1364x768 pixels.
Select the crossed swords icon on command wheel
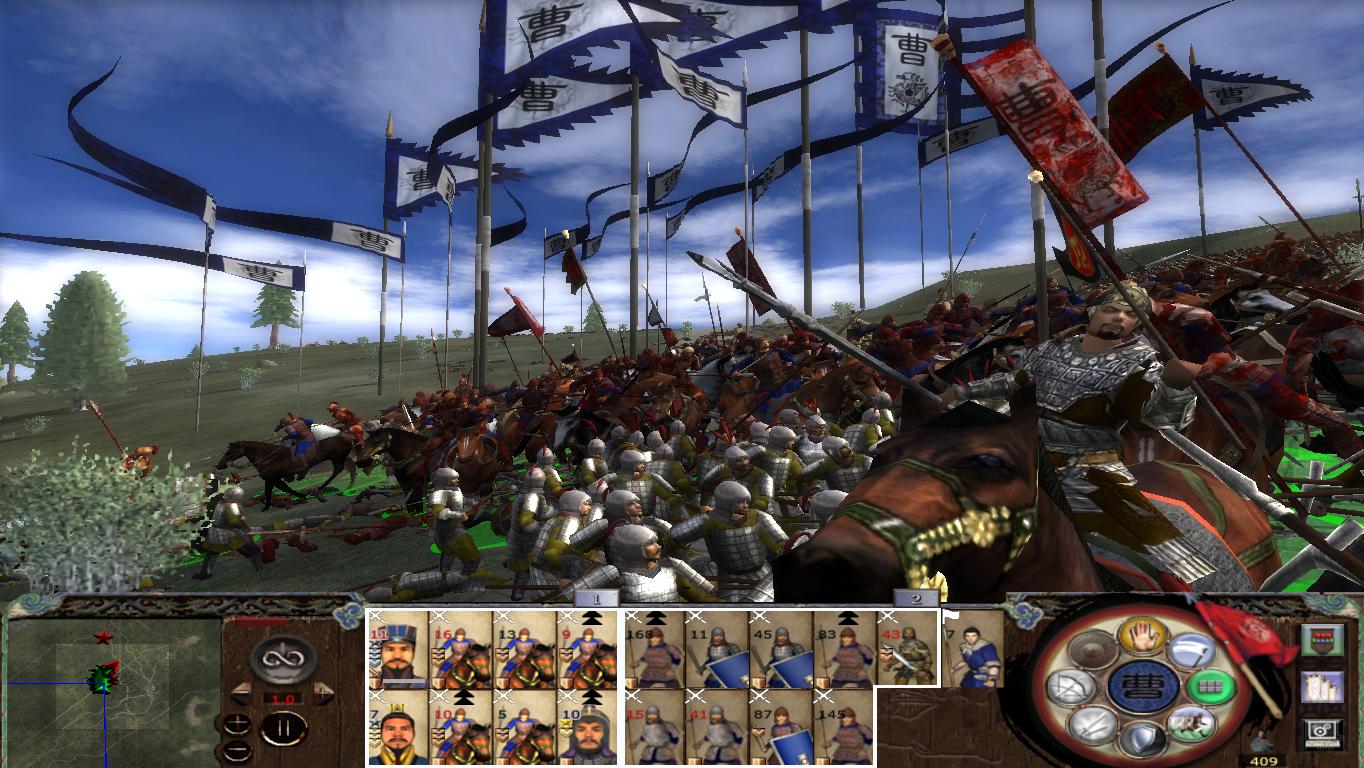click(1093, 726)
